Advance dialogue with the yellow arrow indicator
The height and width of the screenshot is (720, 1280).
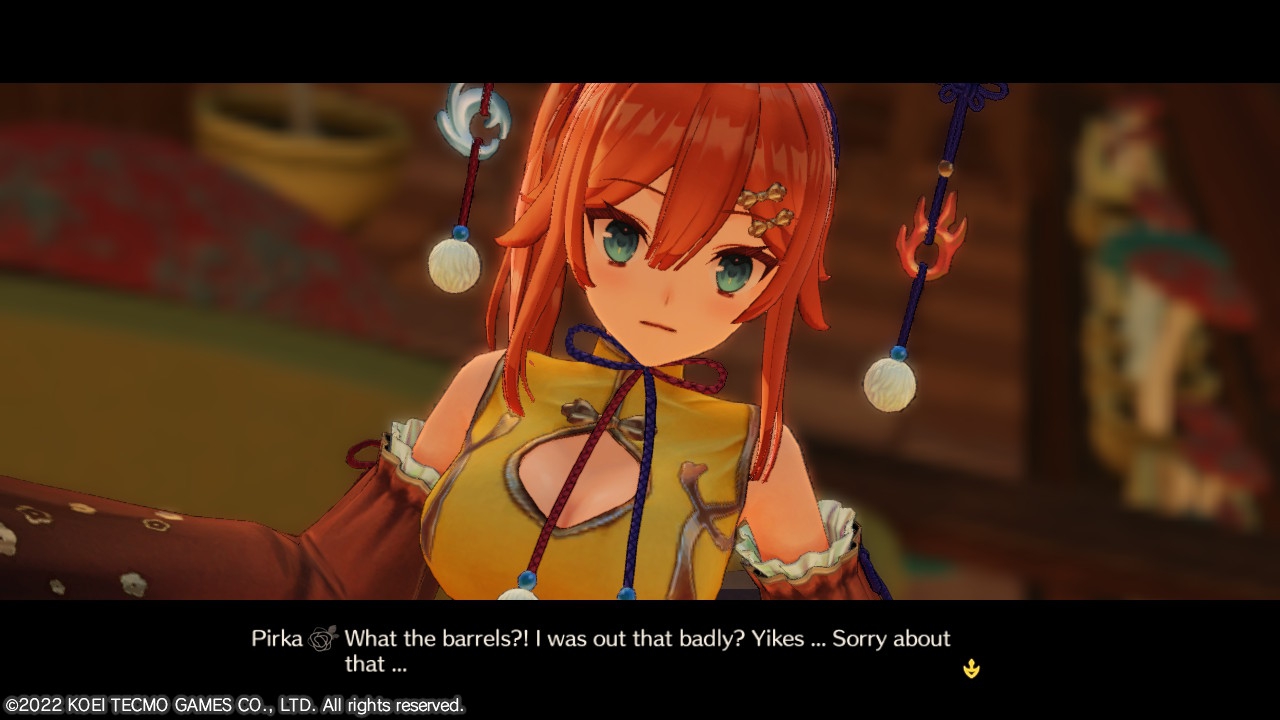(x=971, y=669)
